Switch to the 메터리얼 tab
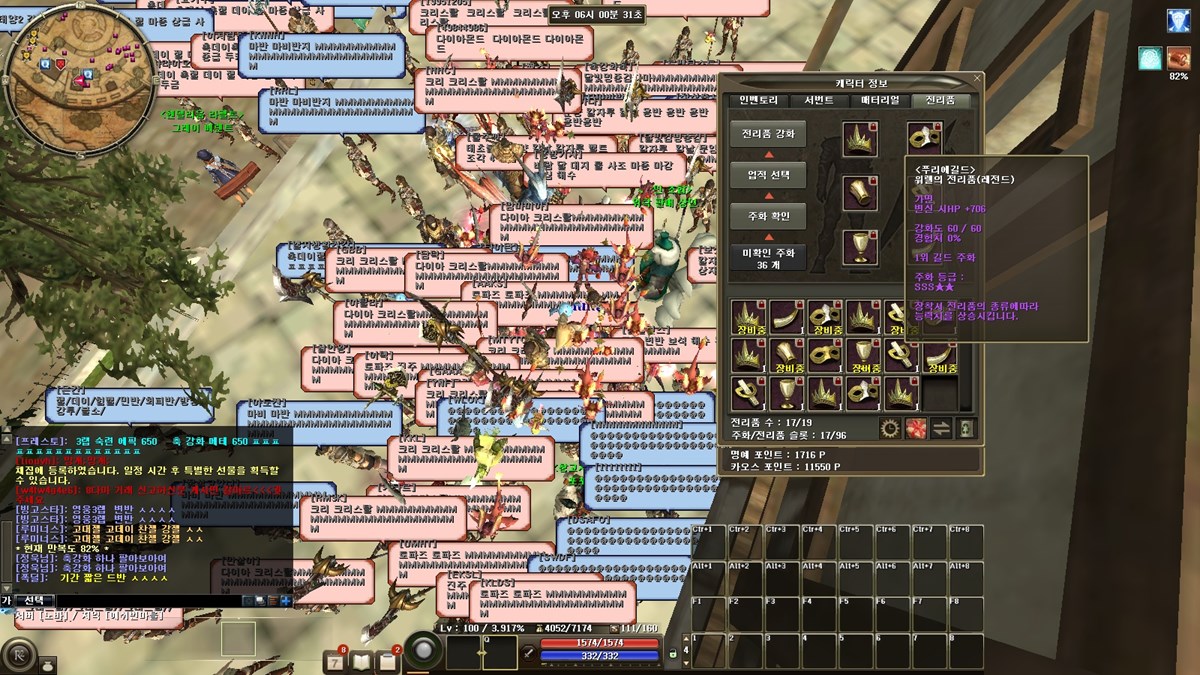Image resolution: width=1200 pixels, height=675 pixels. [x=881, y=100]
